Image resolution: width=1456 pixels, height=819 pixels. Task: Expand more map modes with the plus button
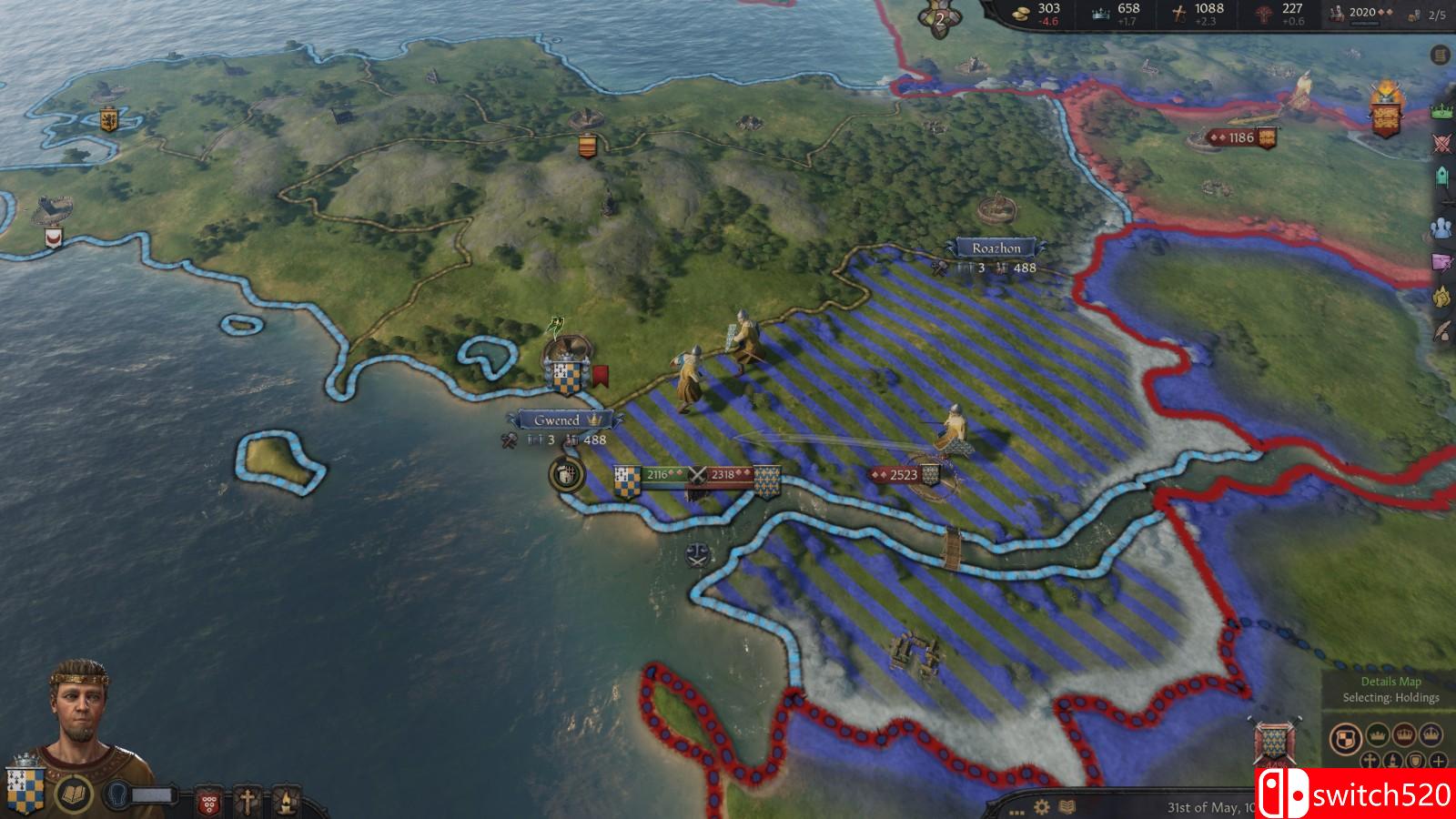[x=1438, y=761]
